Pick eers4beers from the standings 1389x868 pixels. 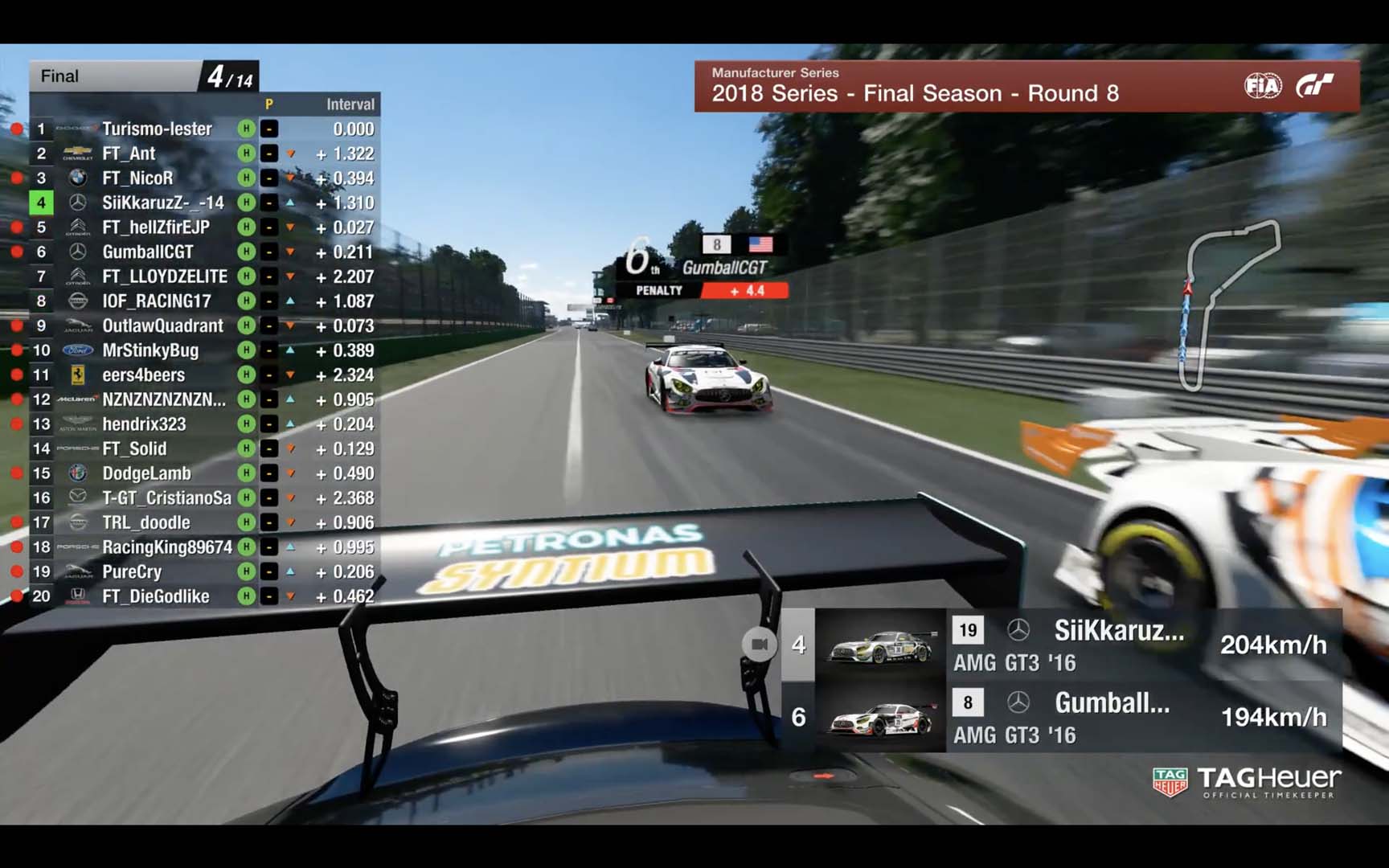click(143, 375)
